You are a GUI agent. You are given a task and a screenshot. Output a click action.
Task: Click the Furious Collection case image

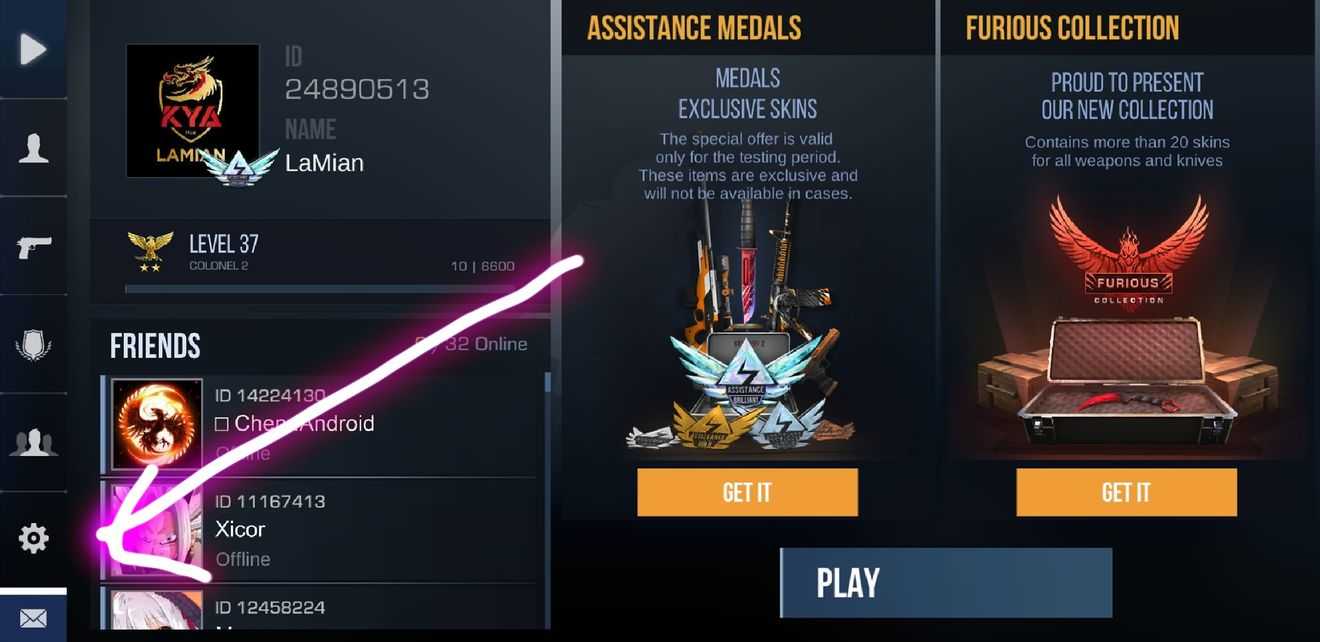(1126, 370)
